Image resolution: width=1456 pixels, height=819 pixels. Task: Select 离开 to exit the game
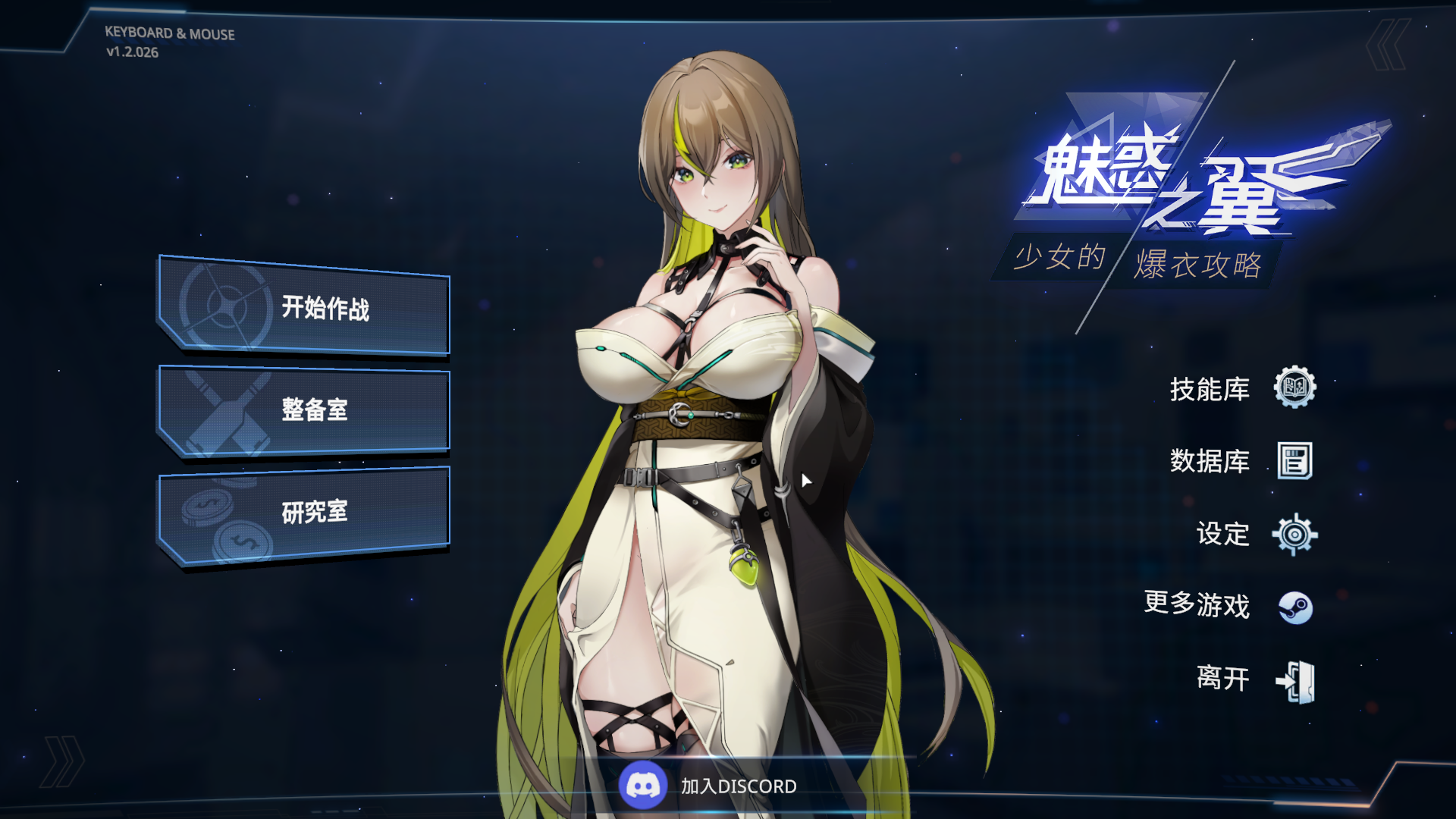(1256, 679)
